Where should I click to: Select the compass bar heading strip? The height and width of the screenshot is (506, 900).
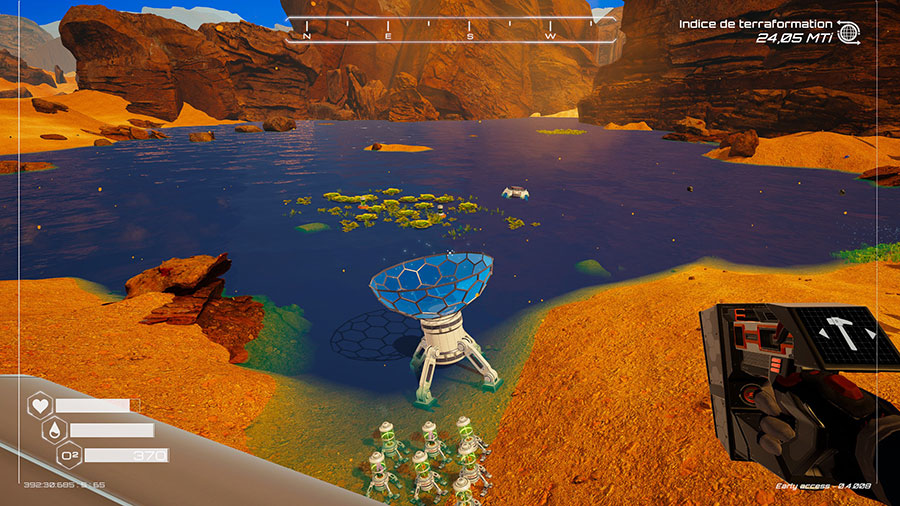pos(452,29)
